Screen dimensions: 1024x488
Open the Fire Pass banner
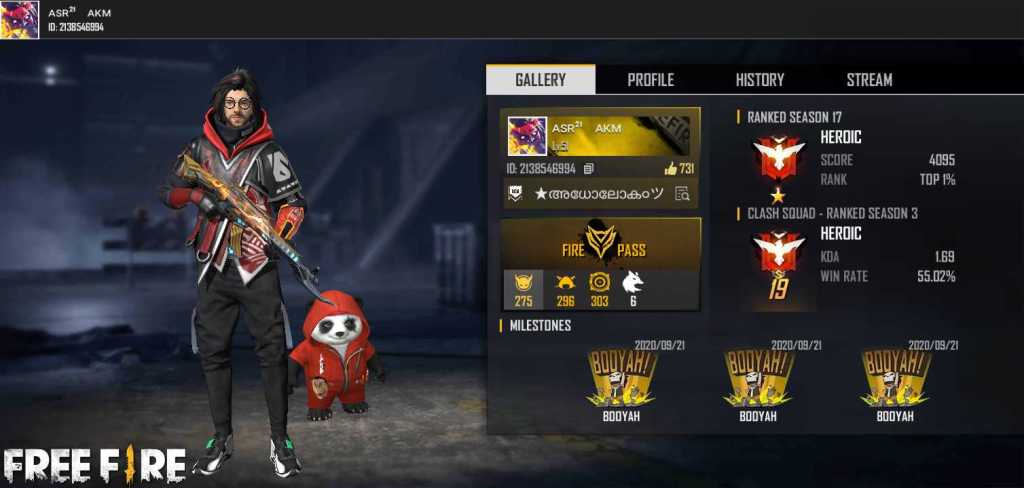pos(600,245)
